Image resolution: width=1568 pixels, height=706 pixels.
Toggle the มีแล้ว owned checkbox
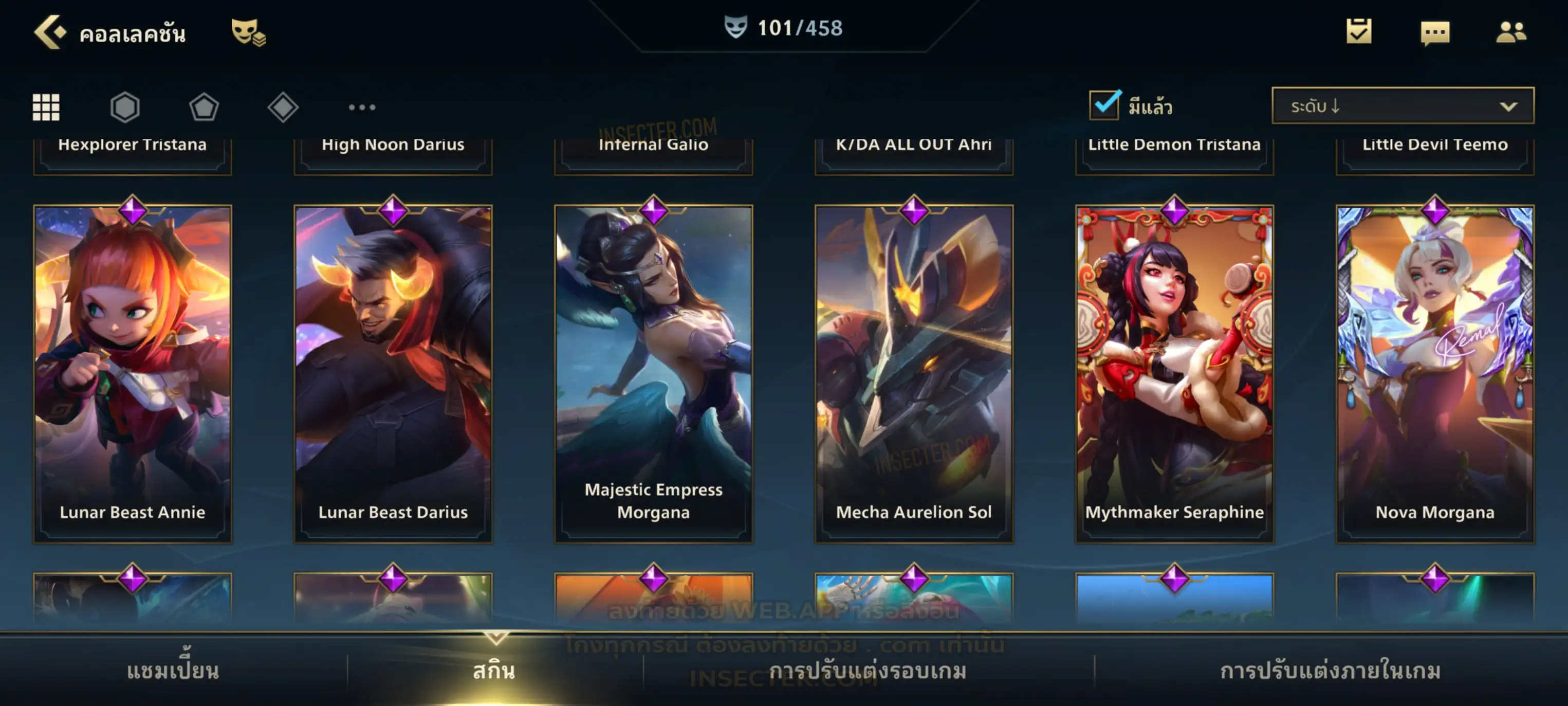(x=1104, y=105)
